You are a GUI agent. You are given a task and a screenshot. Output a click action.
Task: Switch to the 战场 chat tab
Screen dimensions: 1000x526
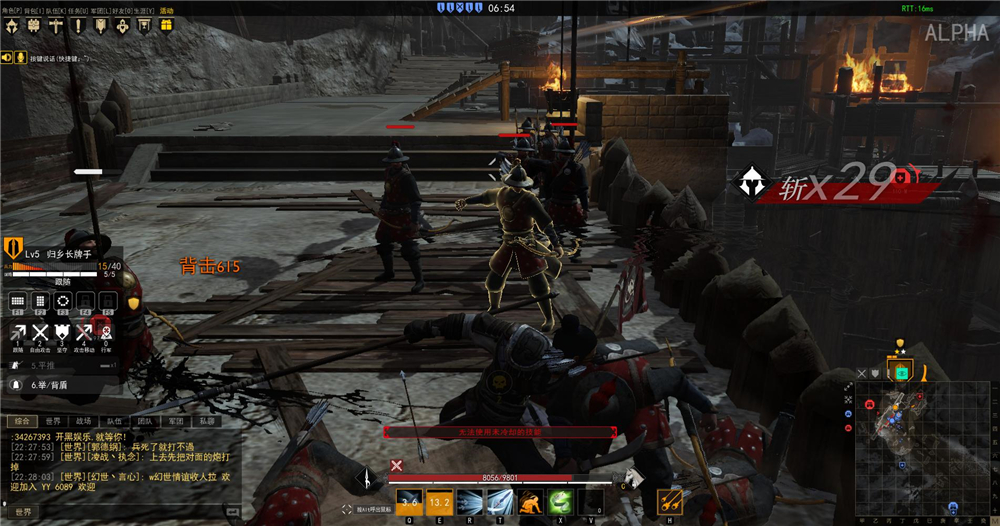tap(83, 422)
